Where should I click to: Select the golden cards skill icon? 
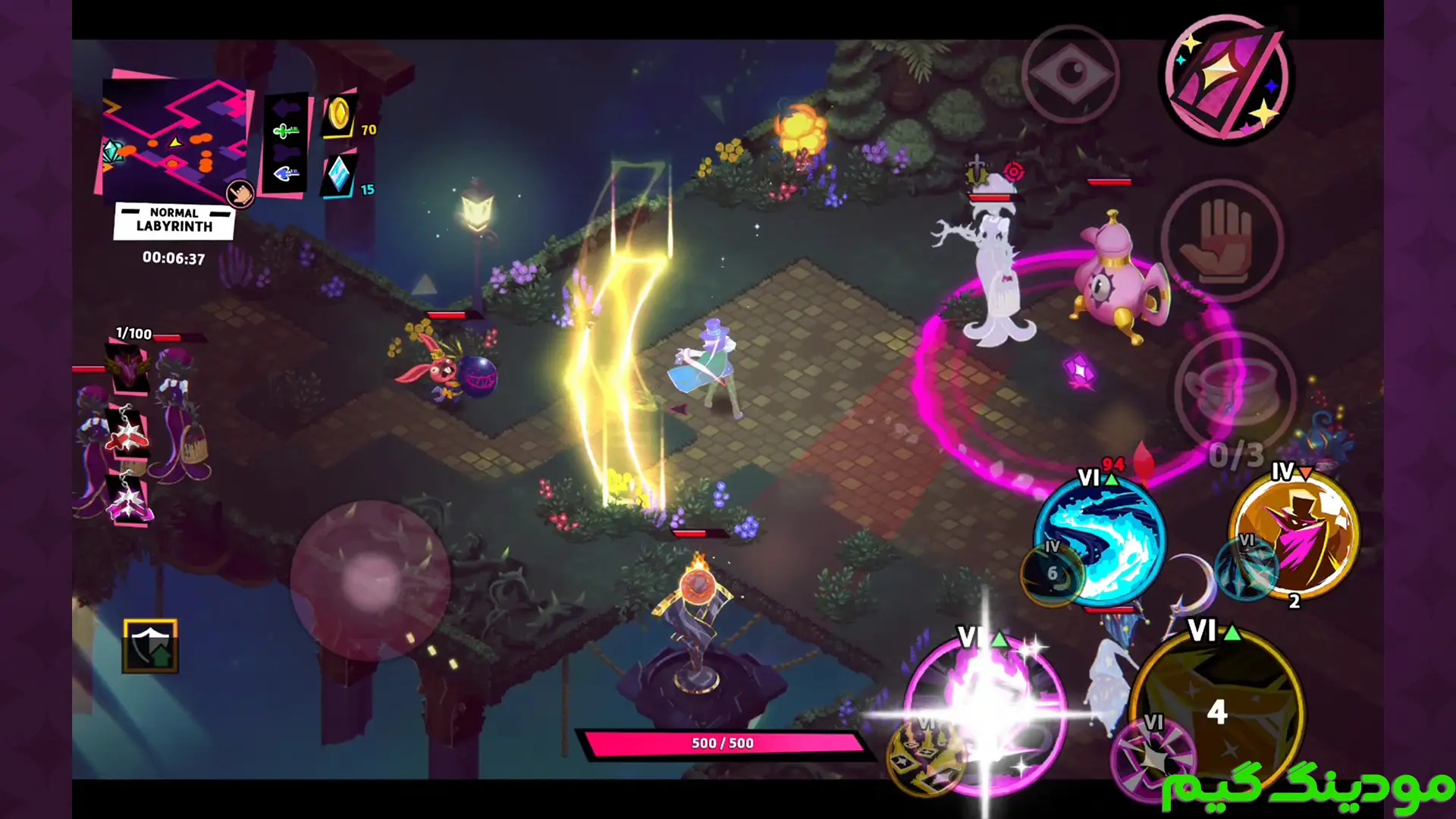[x=924, y=756]
